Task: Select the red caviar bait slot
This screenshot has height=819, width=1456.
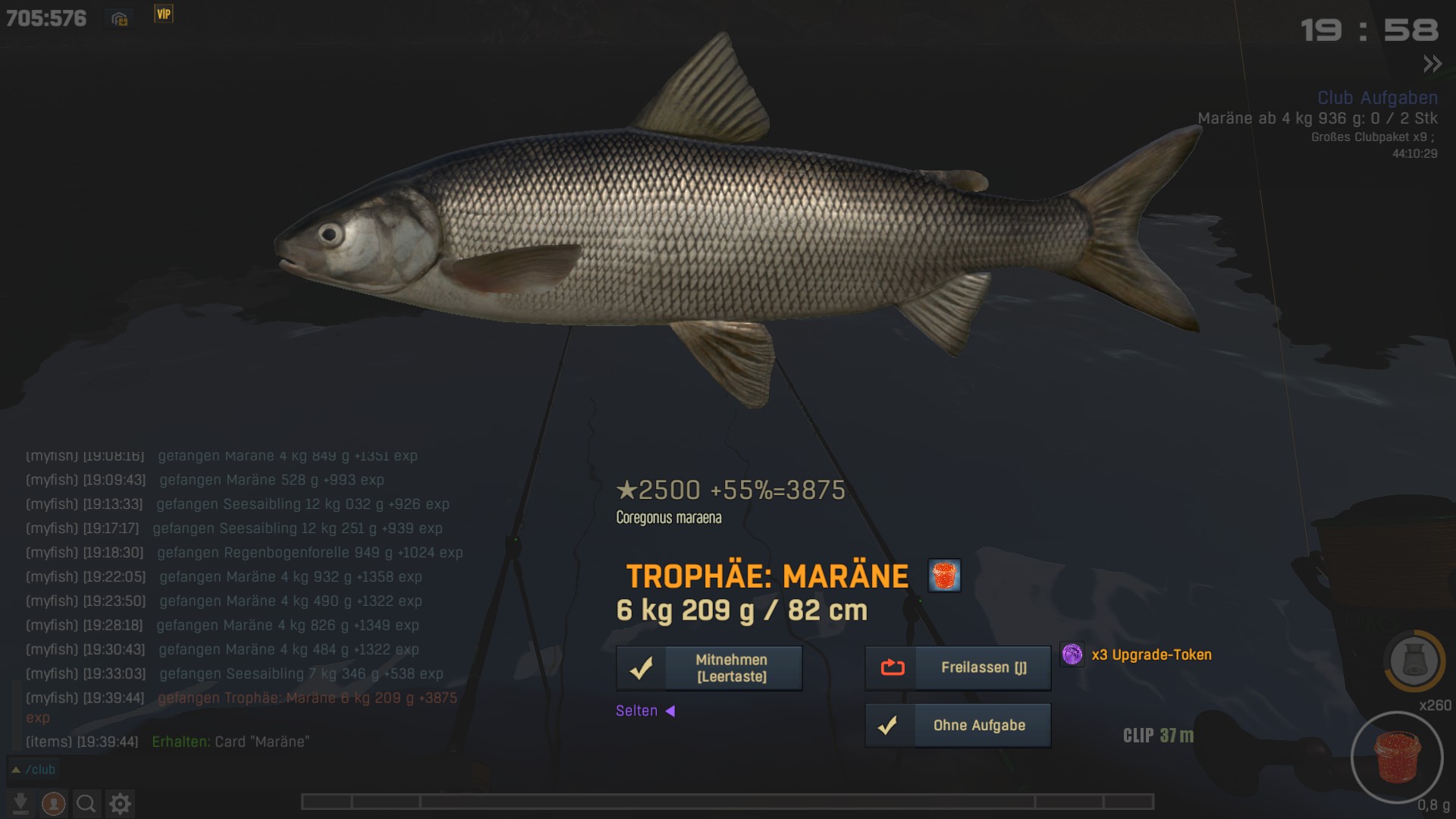Action: 1397,757
